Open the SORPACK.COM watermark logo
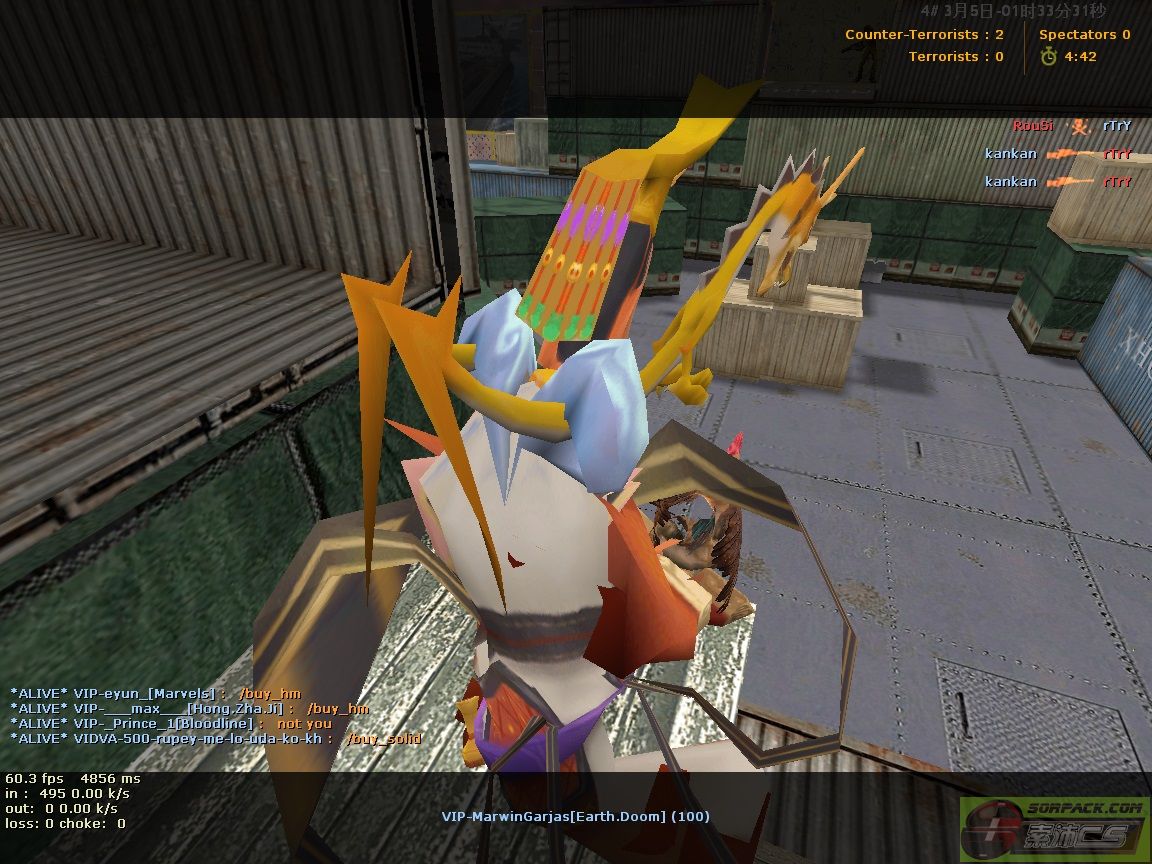Image resolution: width=1152 pixels, height=864 pixels. pos(1053,828)
